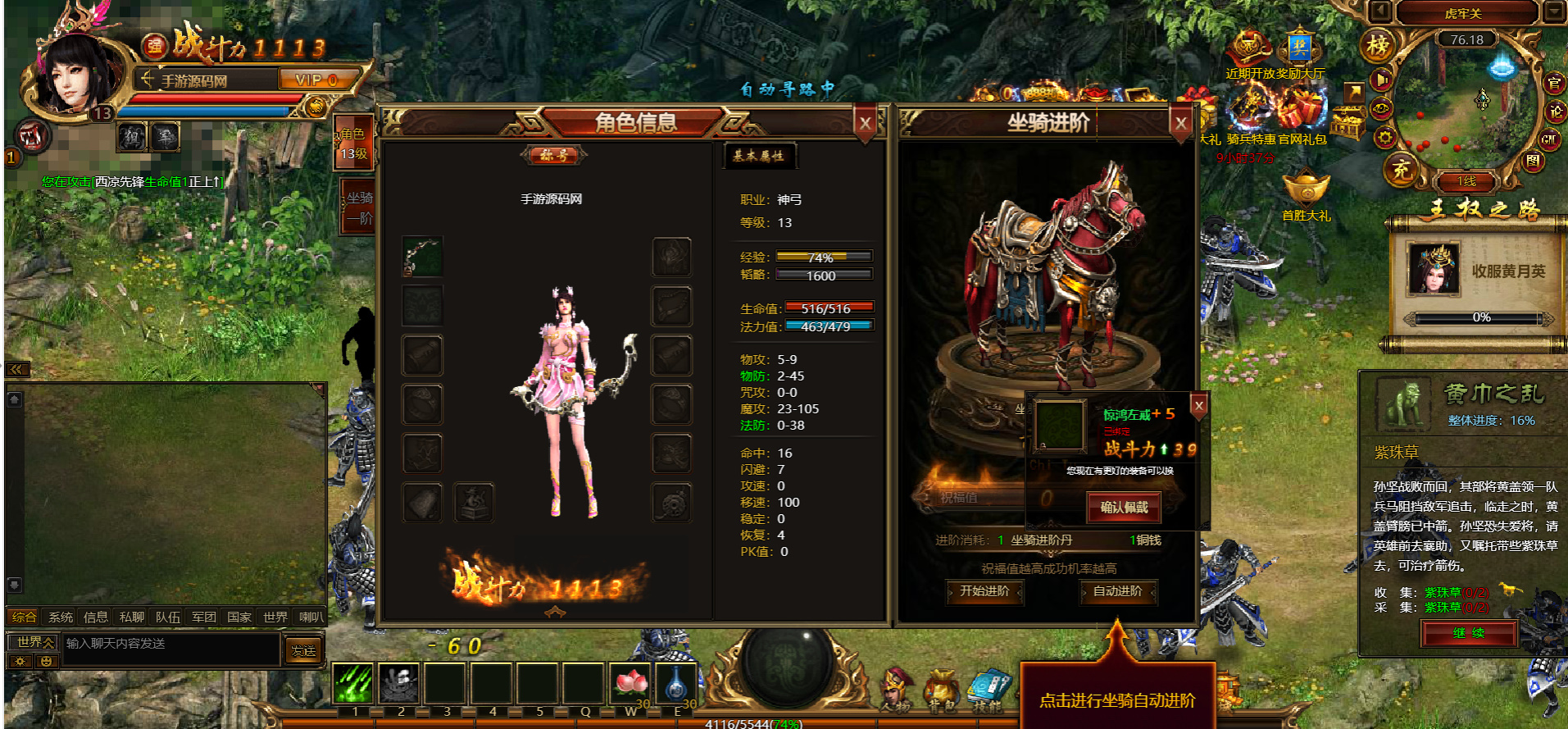Close the 坐骑进阶 mount upgrade panel

click(1180, 124)
